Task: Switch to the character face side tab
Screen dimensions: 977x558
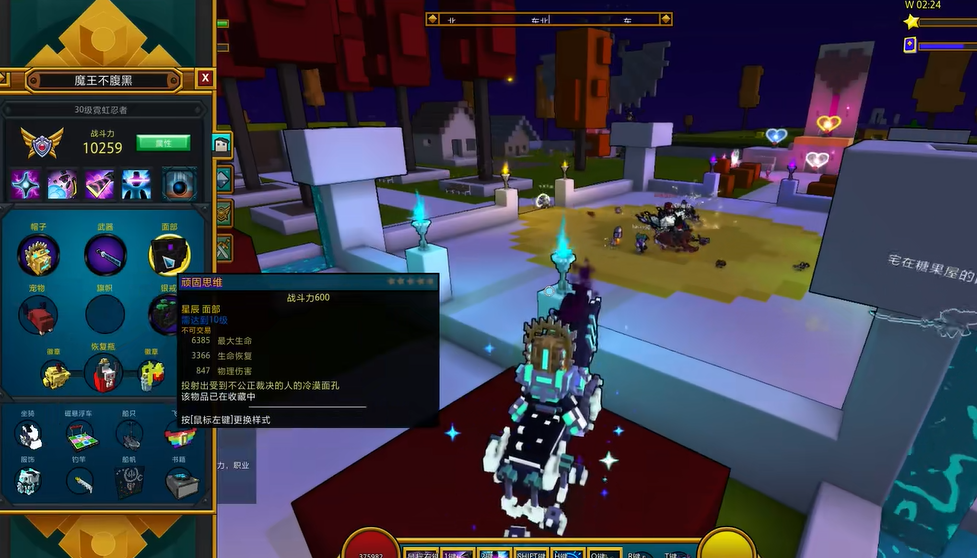Action: tap(222, 145)
